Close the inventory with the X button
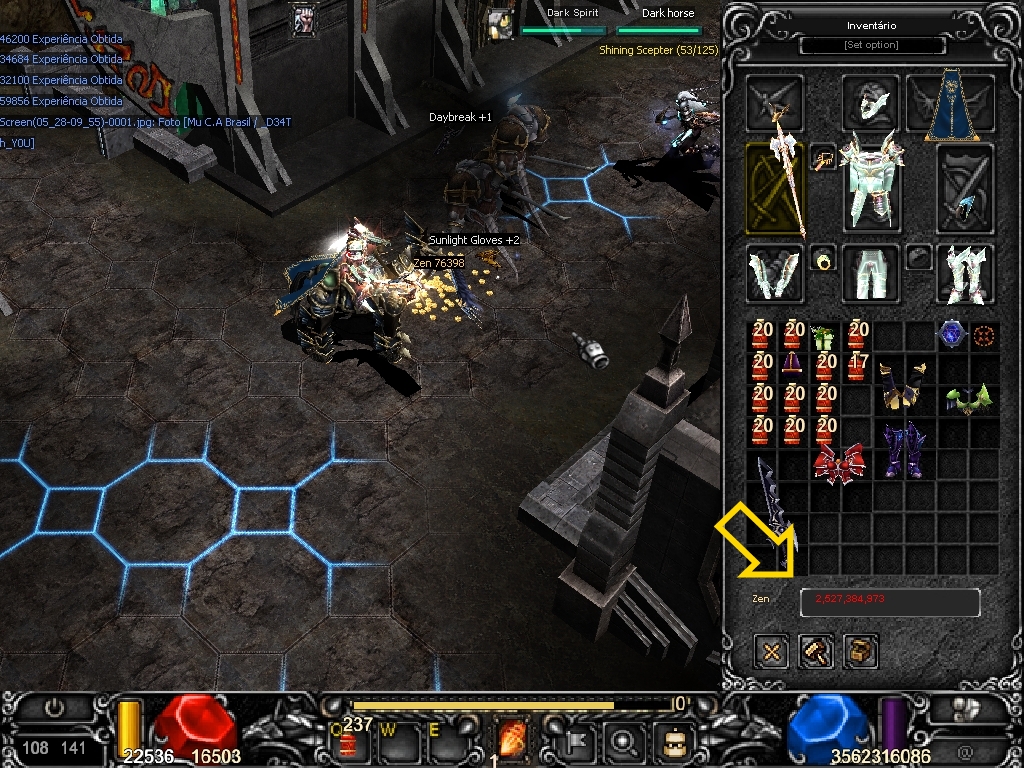 pyautogui.click(x=771, y=652)
